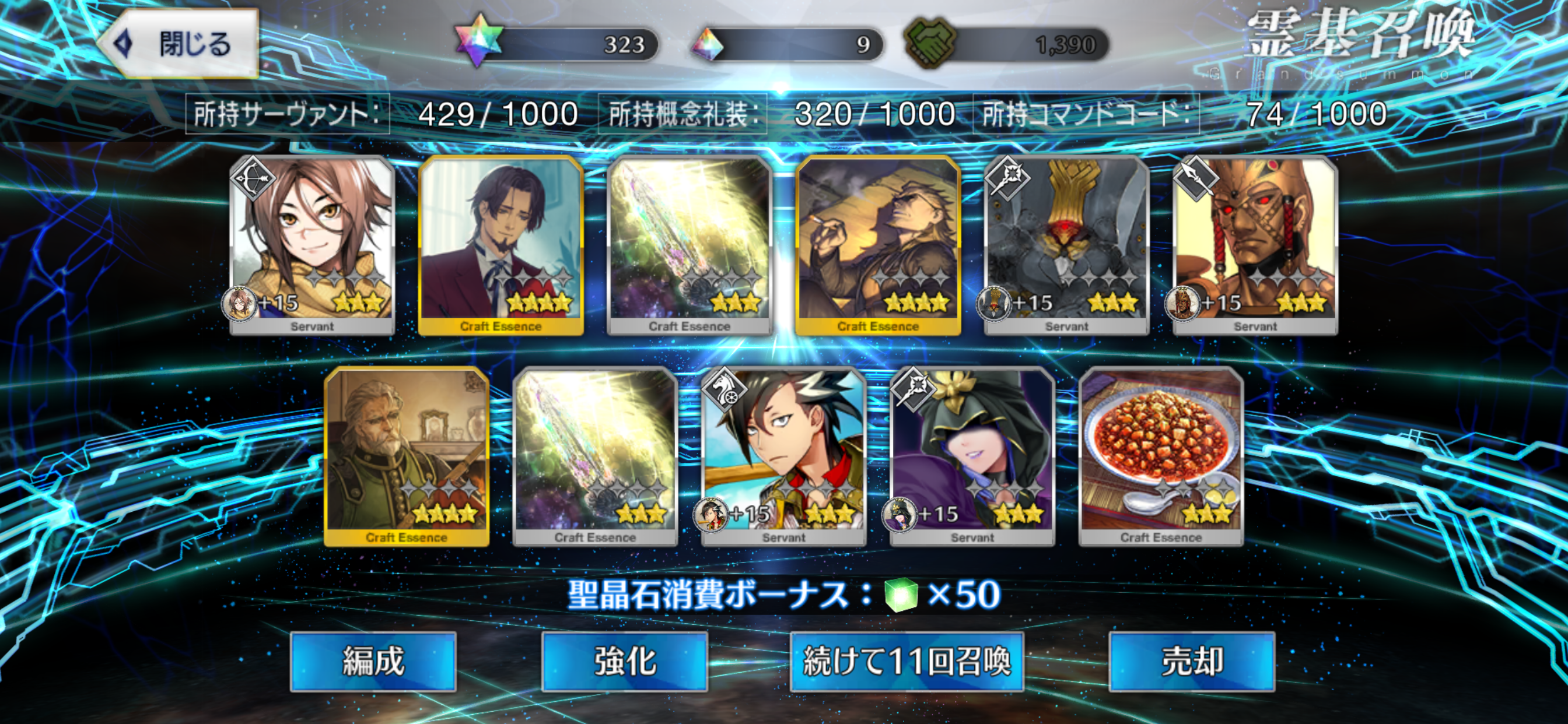Choose the bronze-masked red-eyed servant card
The width and height of the screenshot is (1568, 724).
coord(1255,243)
